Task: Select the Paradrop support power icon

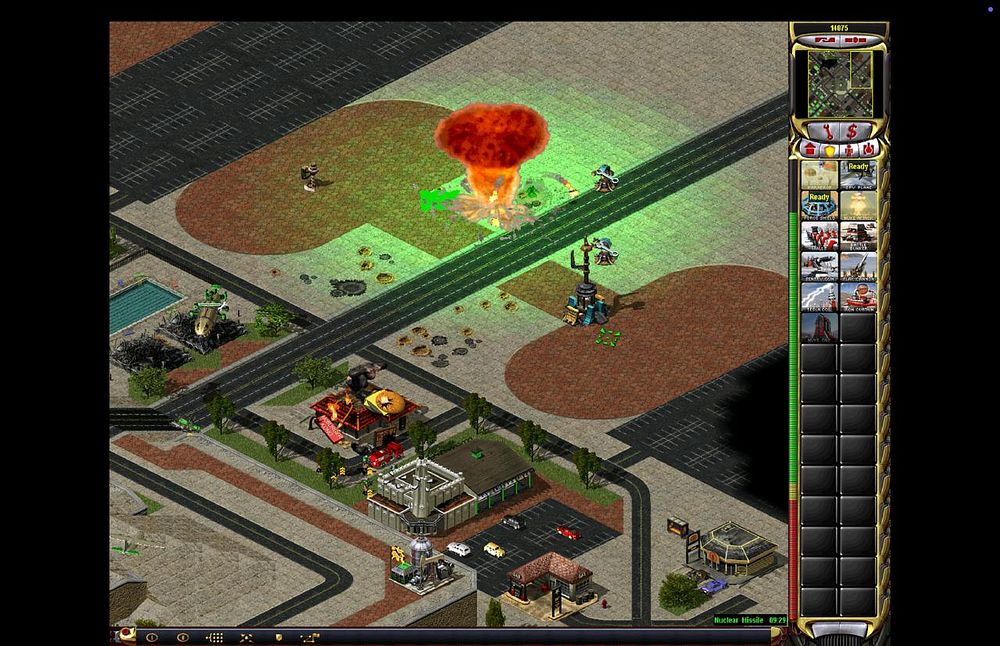Action: pyautogui.click(x=820, y=175)
